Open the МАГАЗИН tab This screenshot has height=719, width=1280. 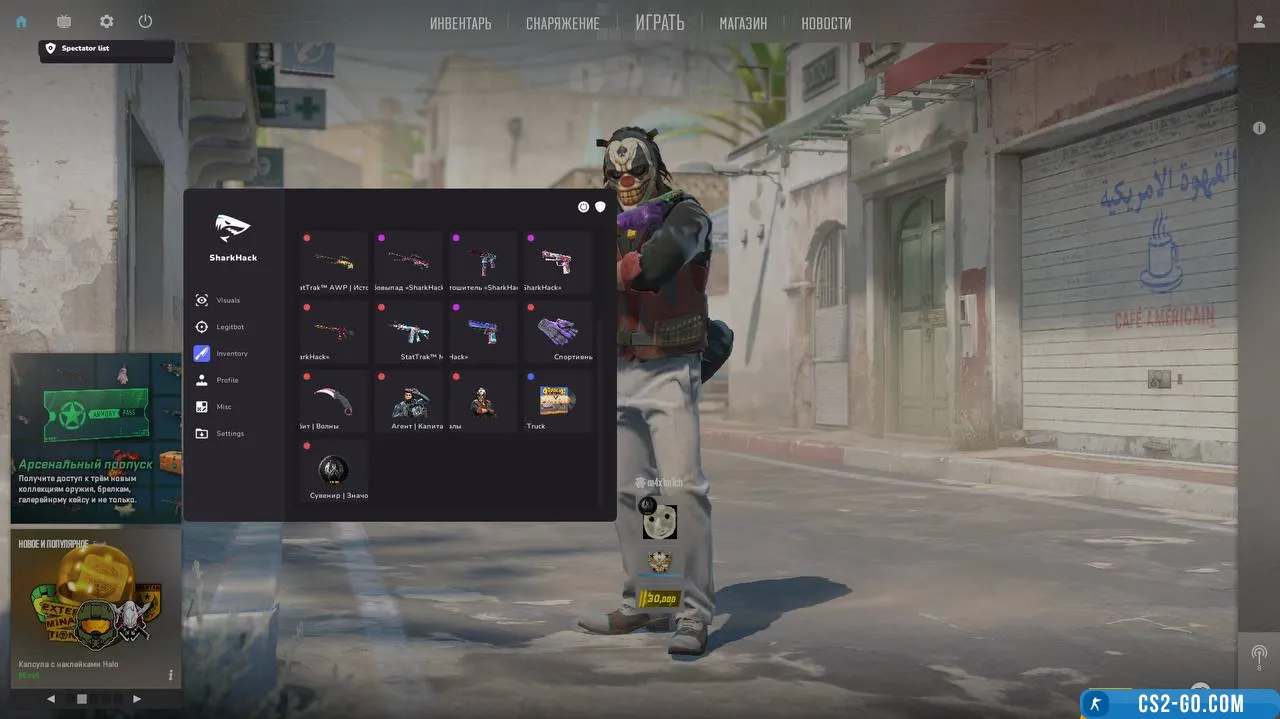click(x=743, y=23)
